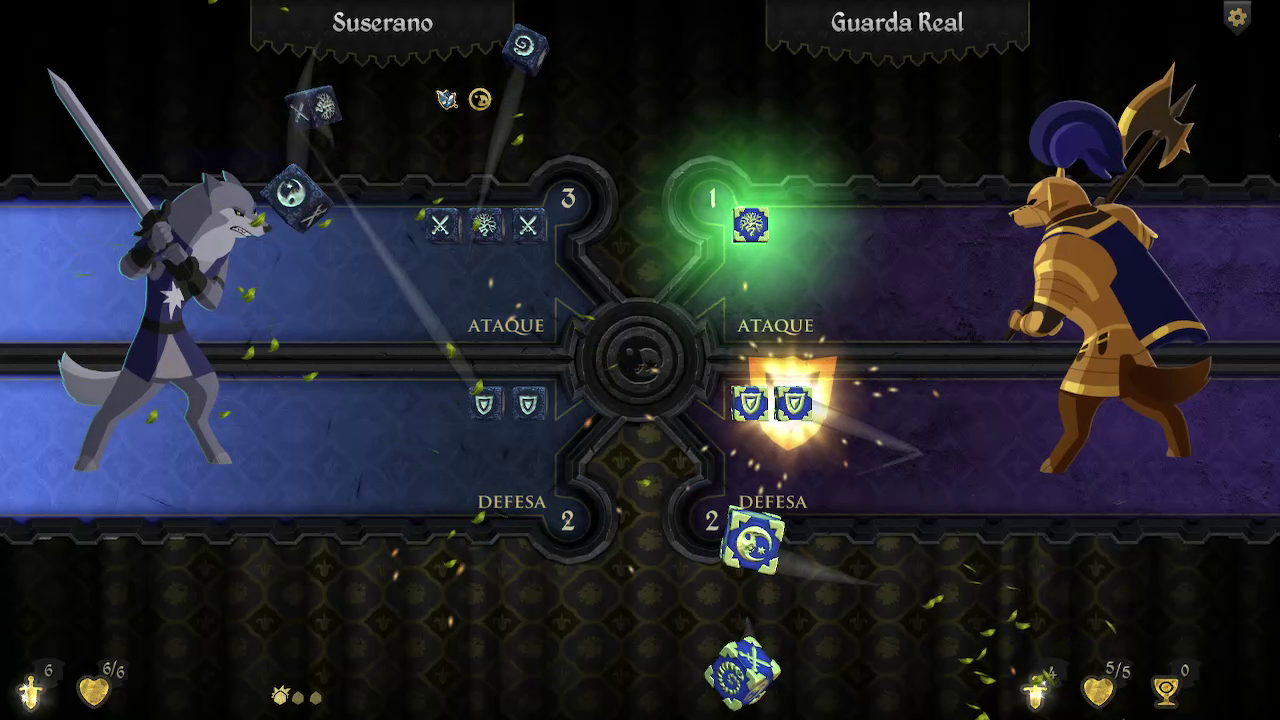Expand the Suserano name banner
1280x720 pixels.
(385, 23)
